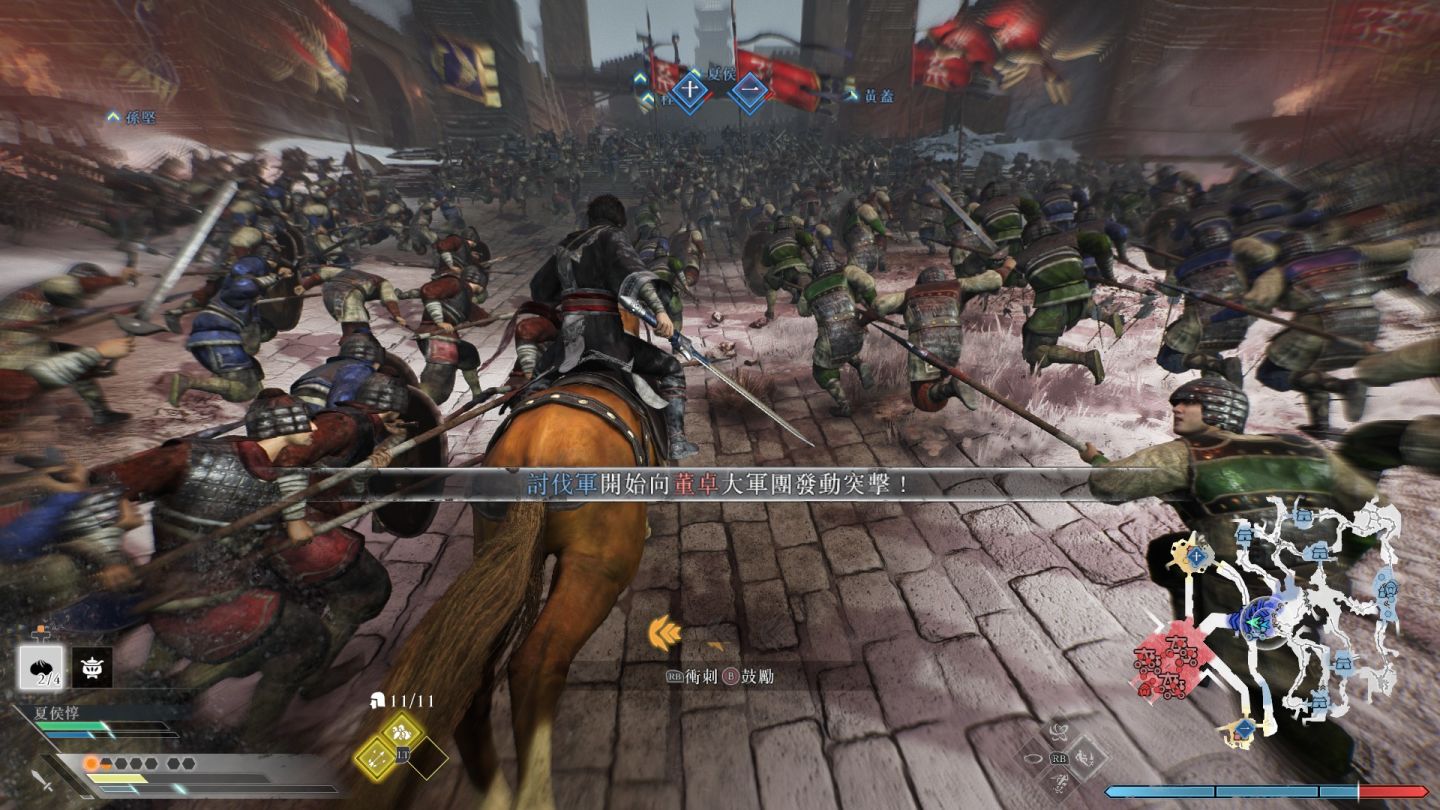This screenshot has width=1440, height=810.
Task: Select the meat bun item slot
Action: [x=41, y=667]
